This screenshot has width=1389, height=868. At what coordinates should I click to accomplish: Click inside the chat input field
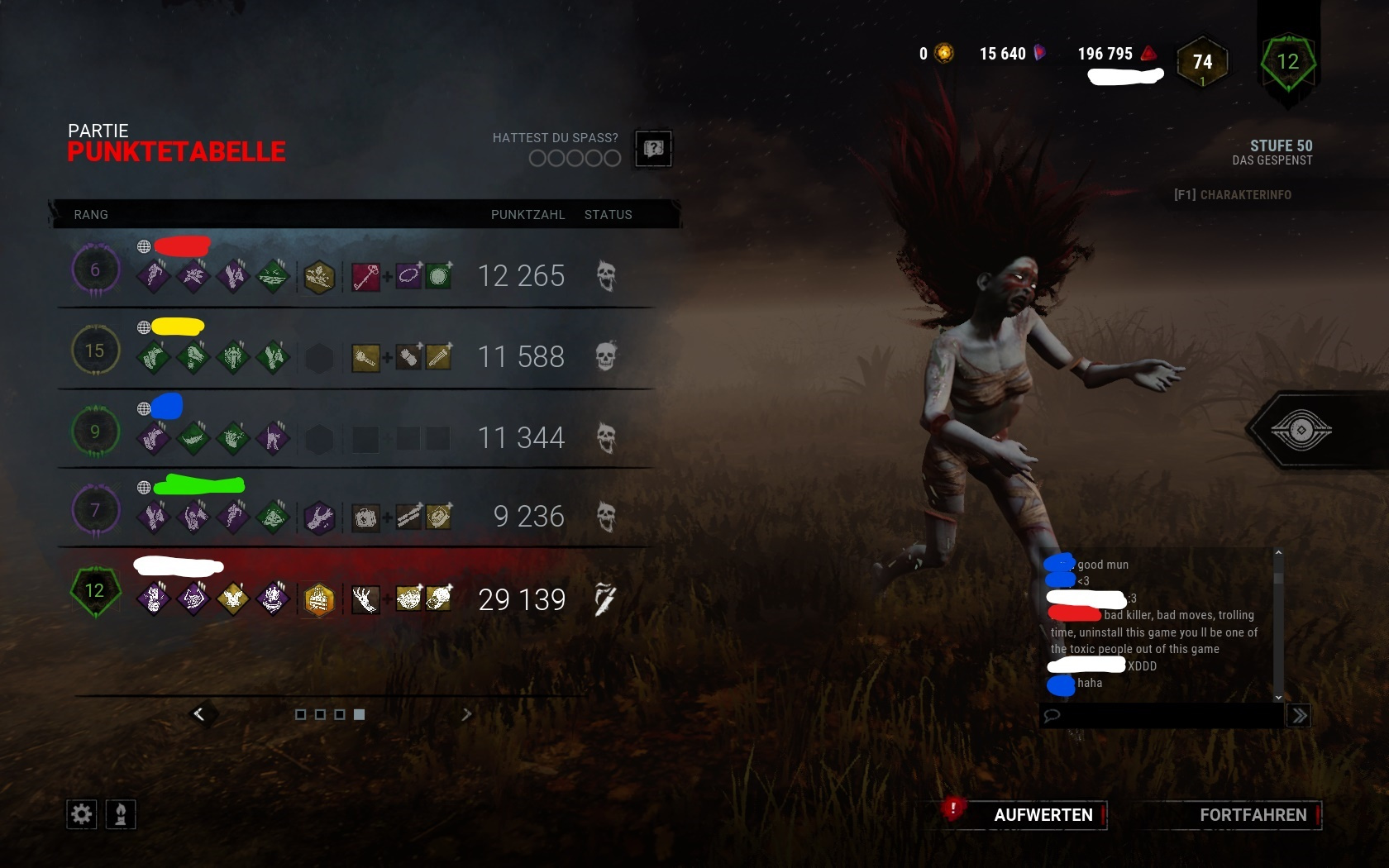pyautogui.click(x=1157, y=716)
